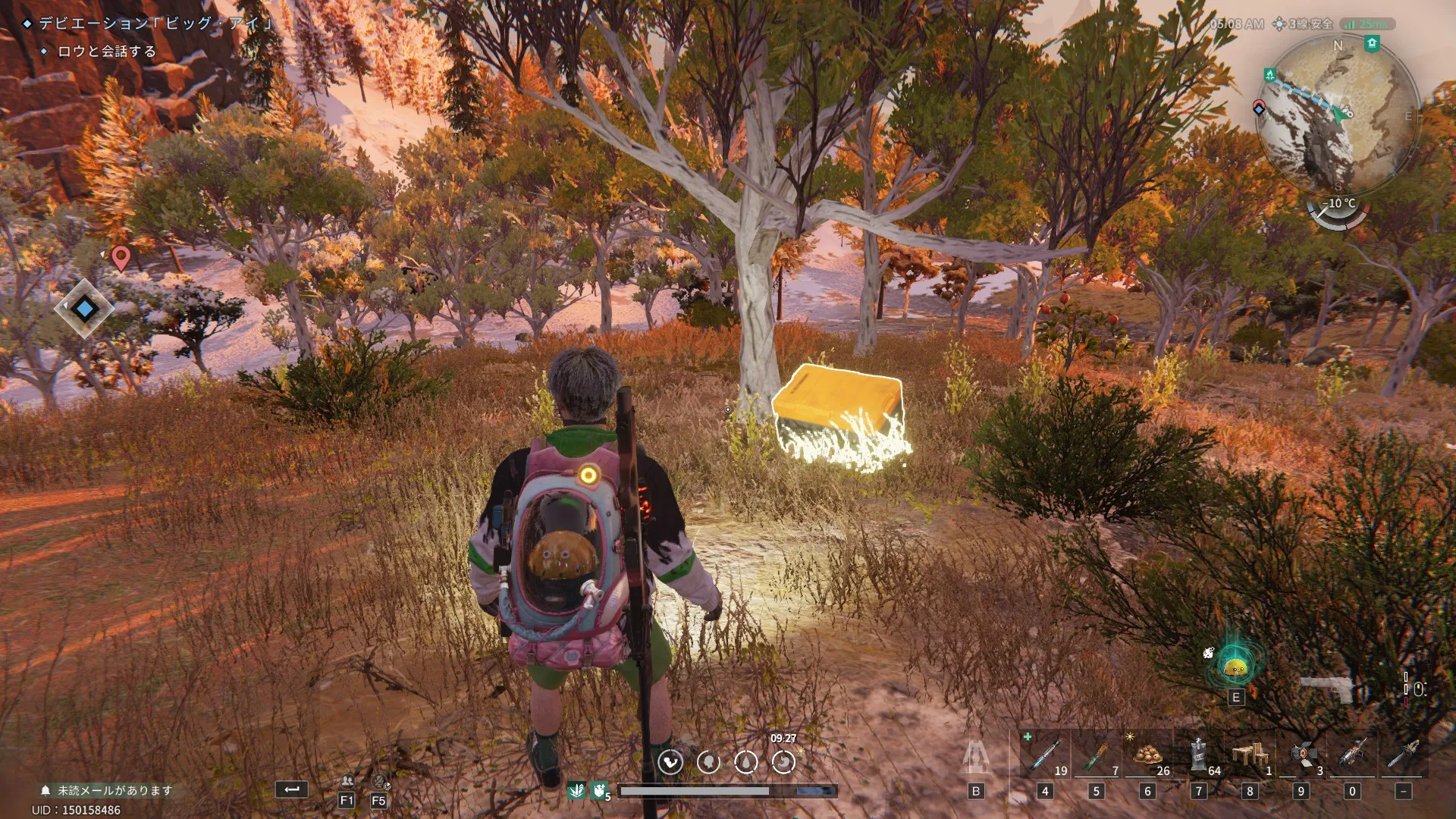Screen dimensions: 1456x819
Task: Click the blue diamond quest waypoint marker
Action: tap(84, 309)
